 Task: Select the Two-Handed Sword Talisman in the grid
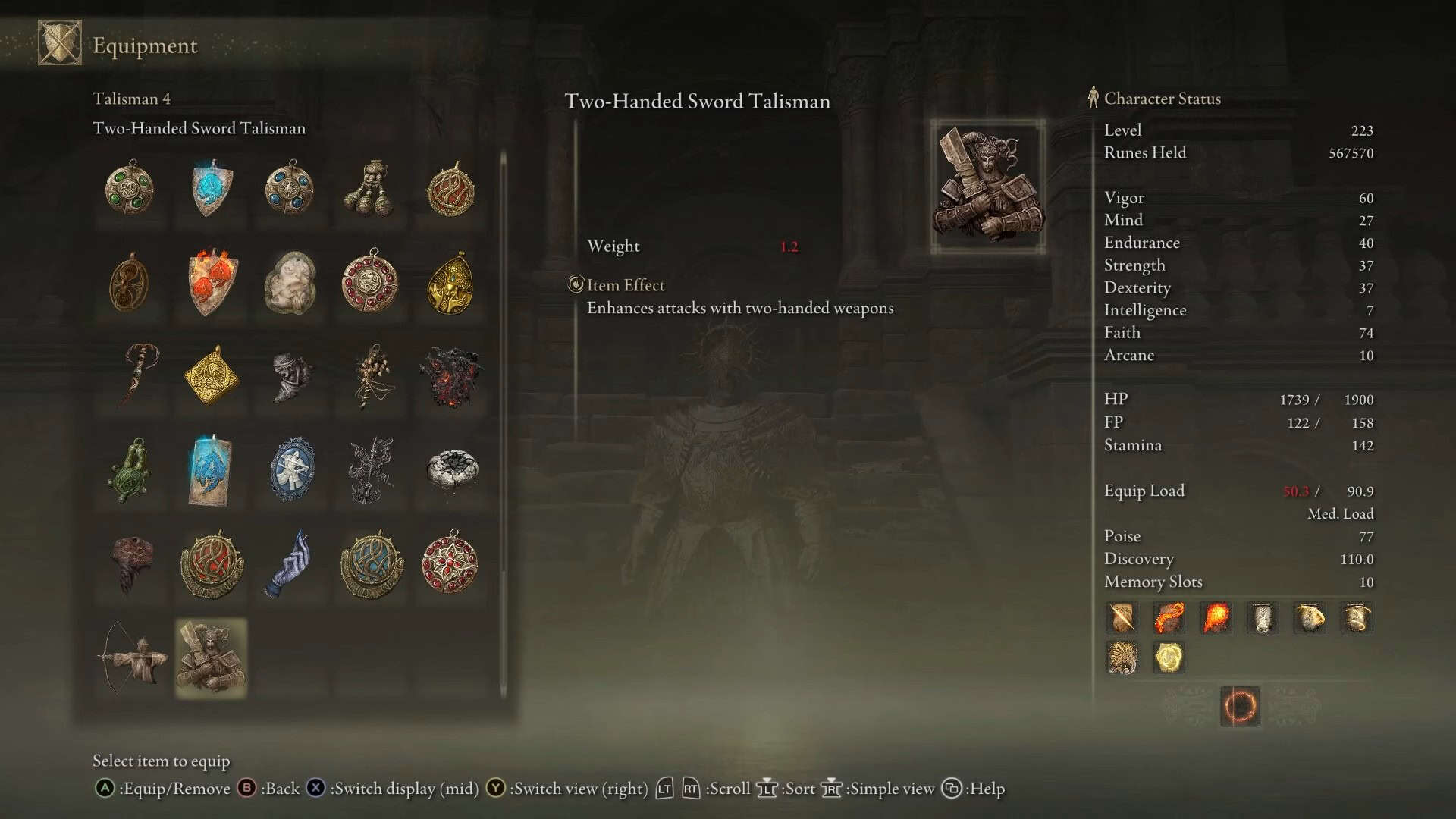pyautogui.click(x=211, y=657)
